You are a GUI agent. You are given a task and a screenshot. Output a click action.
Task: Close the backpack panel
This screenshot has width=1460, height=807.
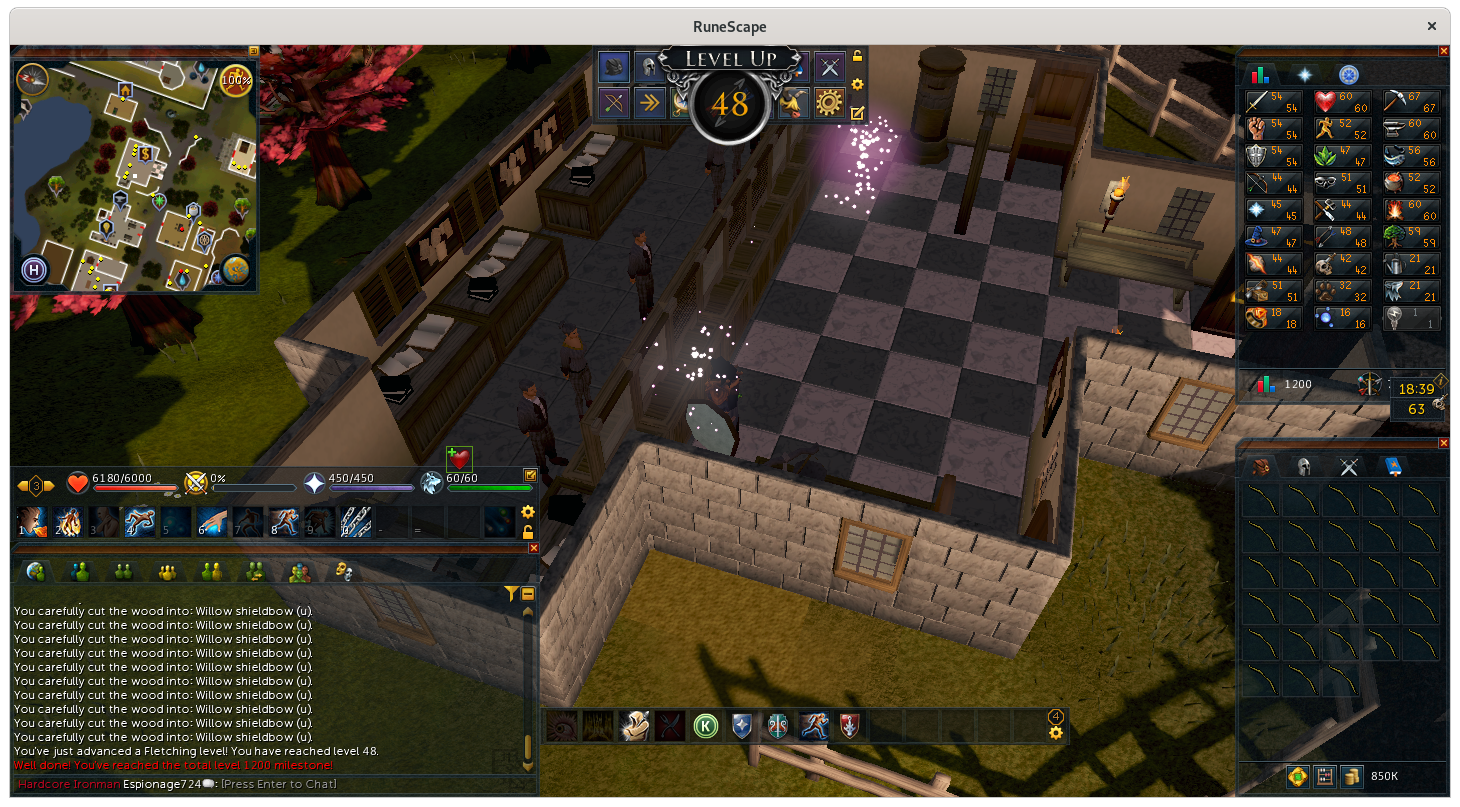click(x=1443, y=443)
